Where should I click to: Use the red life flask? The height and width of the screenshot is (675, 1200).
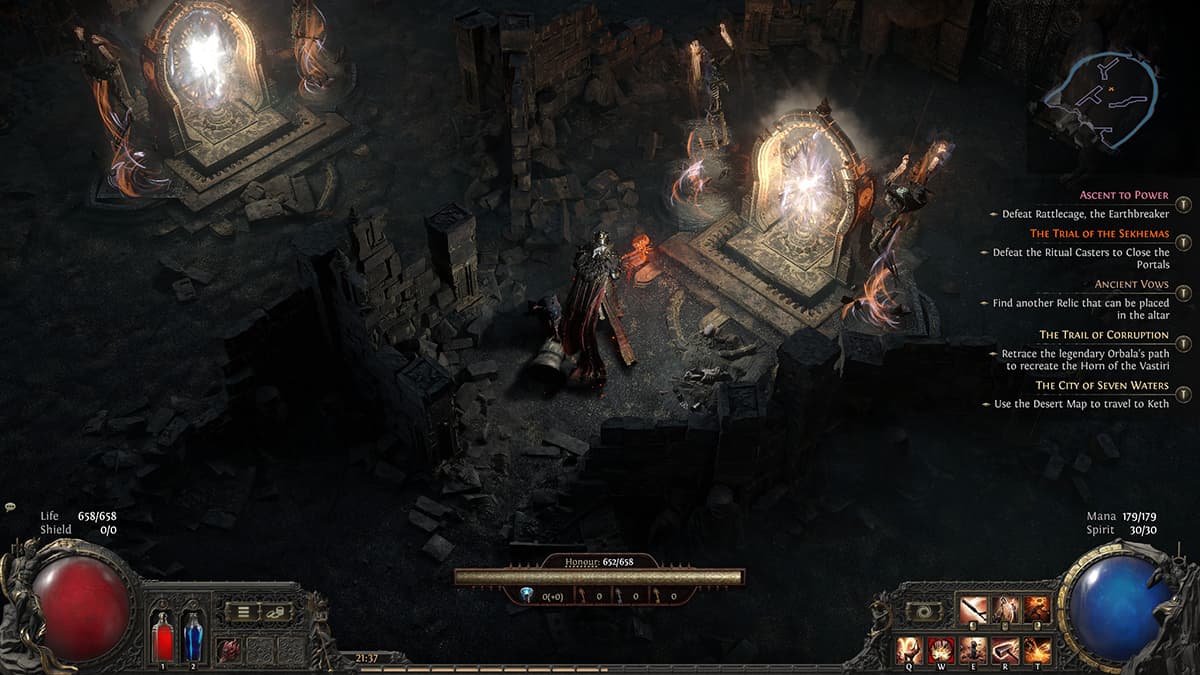(162, 635)
